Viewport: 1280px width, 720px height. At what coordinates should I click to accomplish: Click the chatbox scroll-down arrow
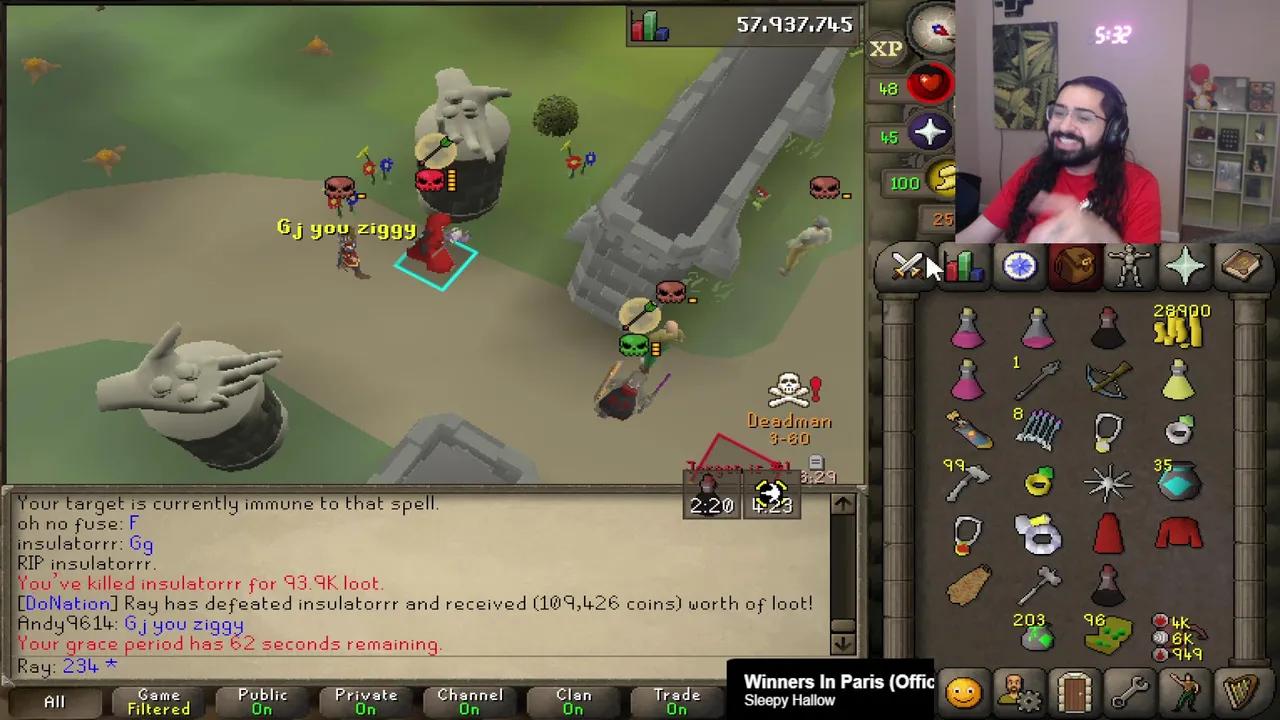[843, 645]
